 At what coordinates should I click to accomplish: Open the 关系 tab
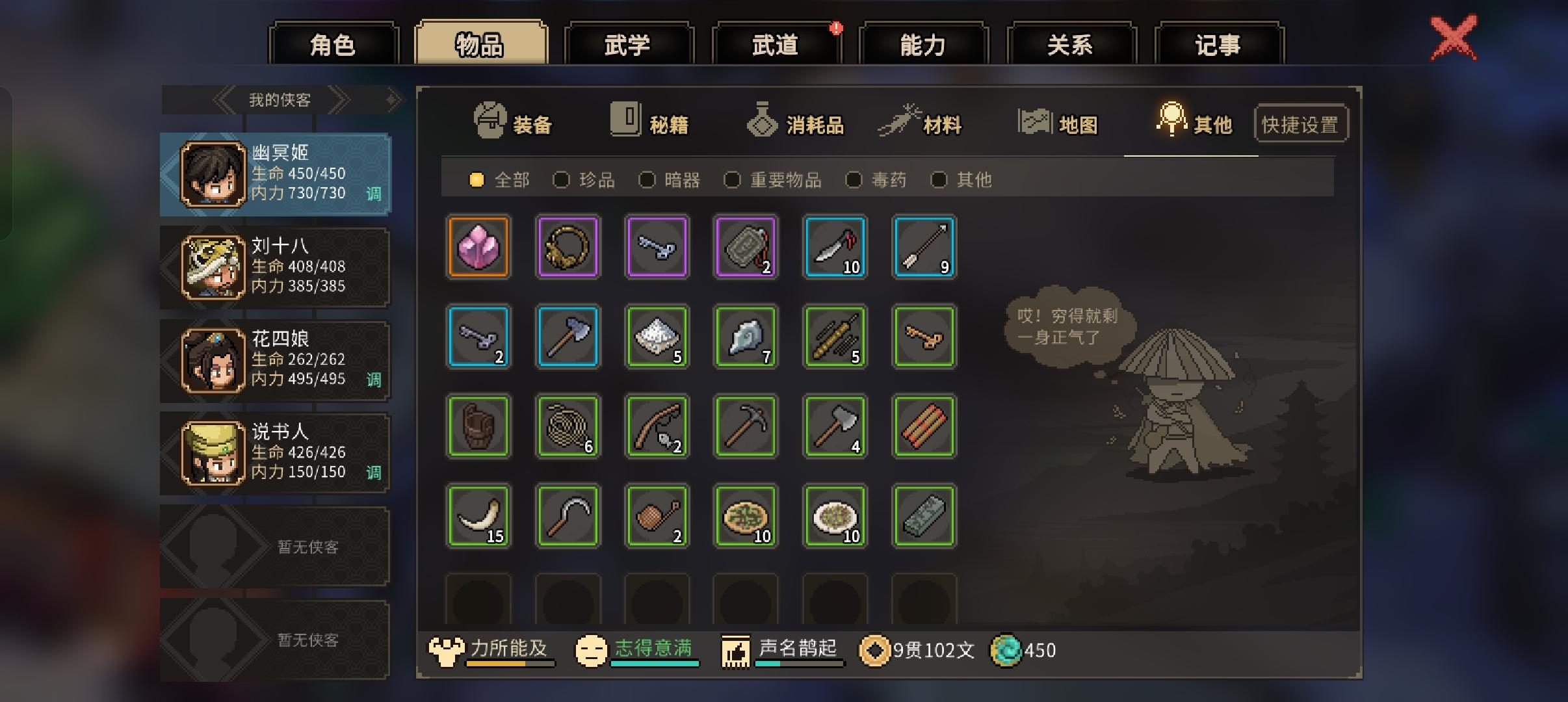(1071, 43)
